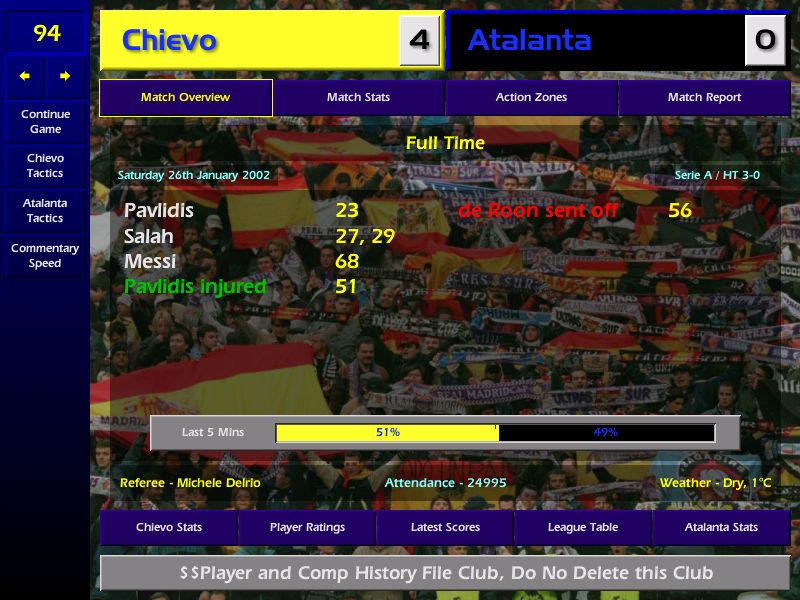Click goalscorer Messi's name

click(150, 262)
